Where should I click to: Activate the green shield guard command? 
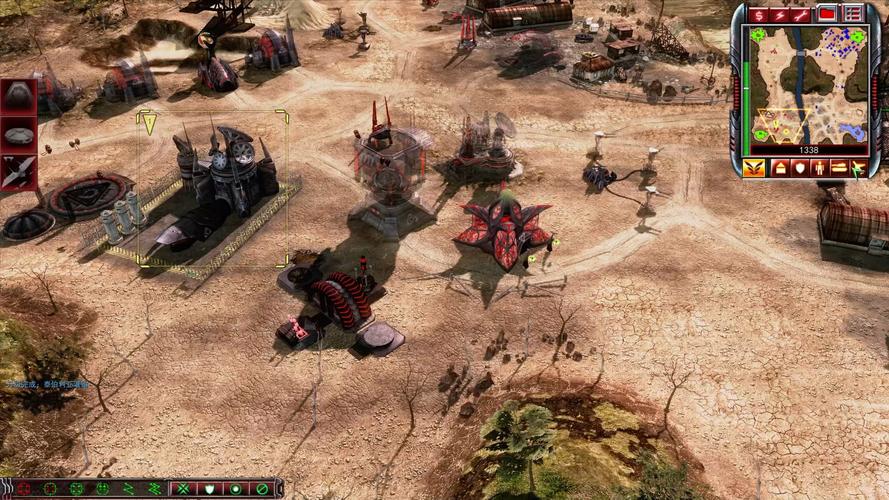pos(209,489)
